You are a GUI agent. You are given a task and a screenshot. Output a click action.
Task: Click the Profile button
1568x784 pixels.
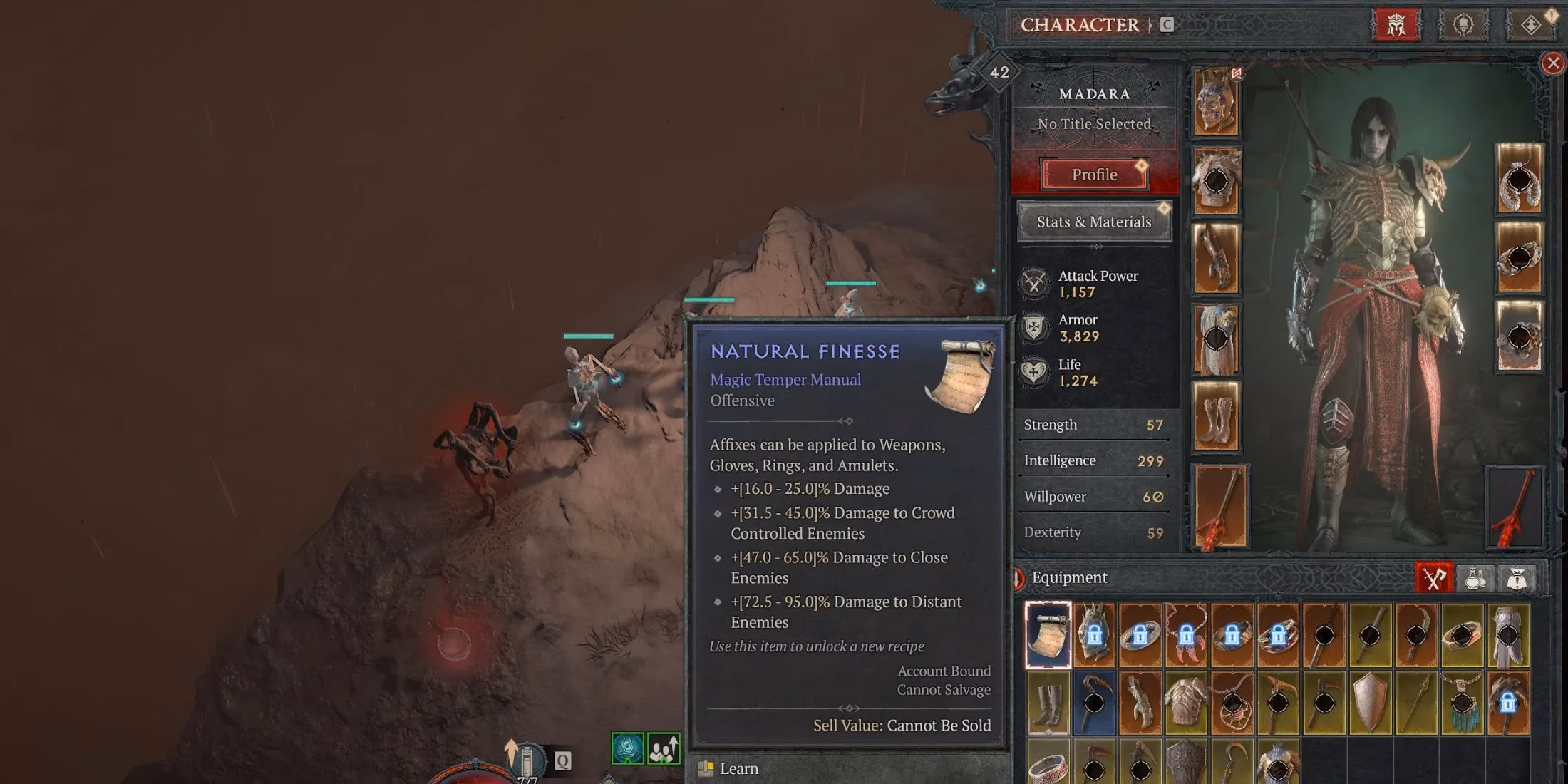pyautogui.click(x=1093, y=175)
